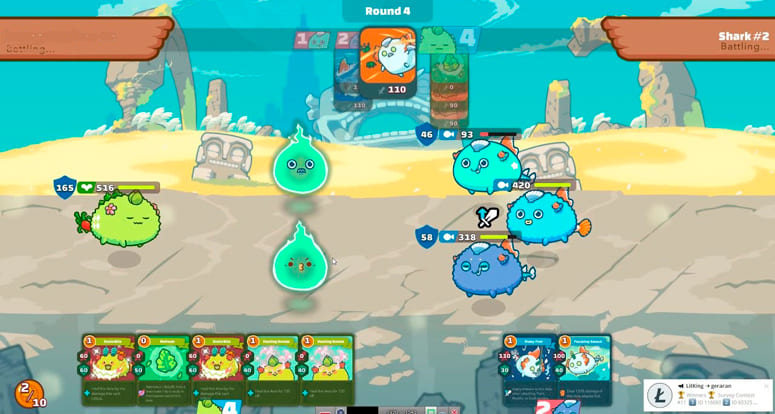Inspect the enemy's cyan 100-damage card
This screenshot has width=775, height=414.
click(583, 368)
